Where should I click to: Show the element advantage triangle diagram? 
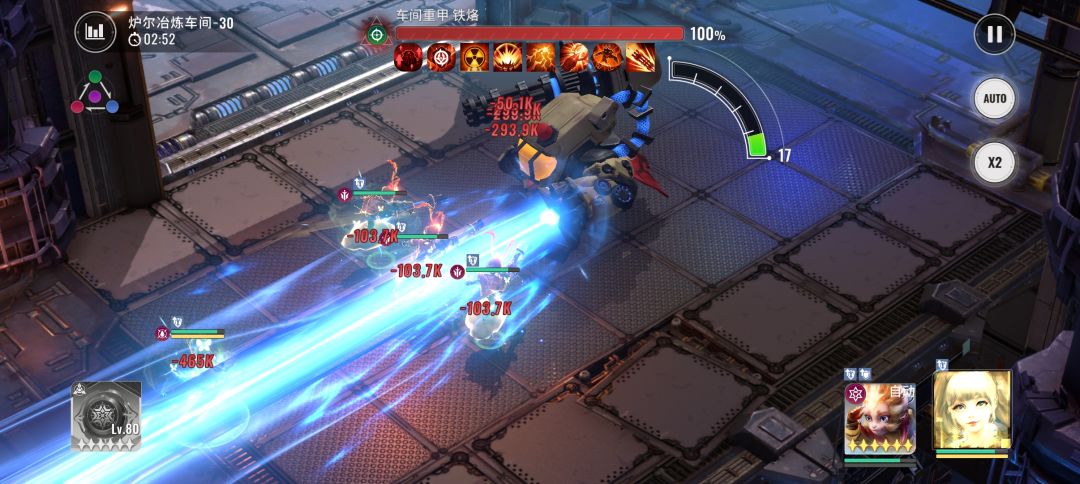point(95,92)
